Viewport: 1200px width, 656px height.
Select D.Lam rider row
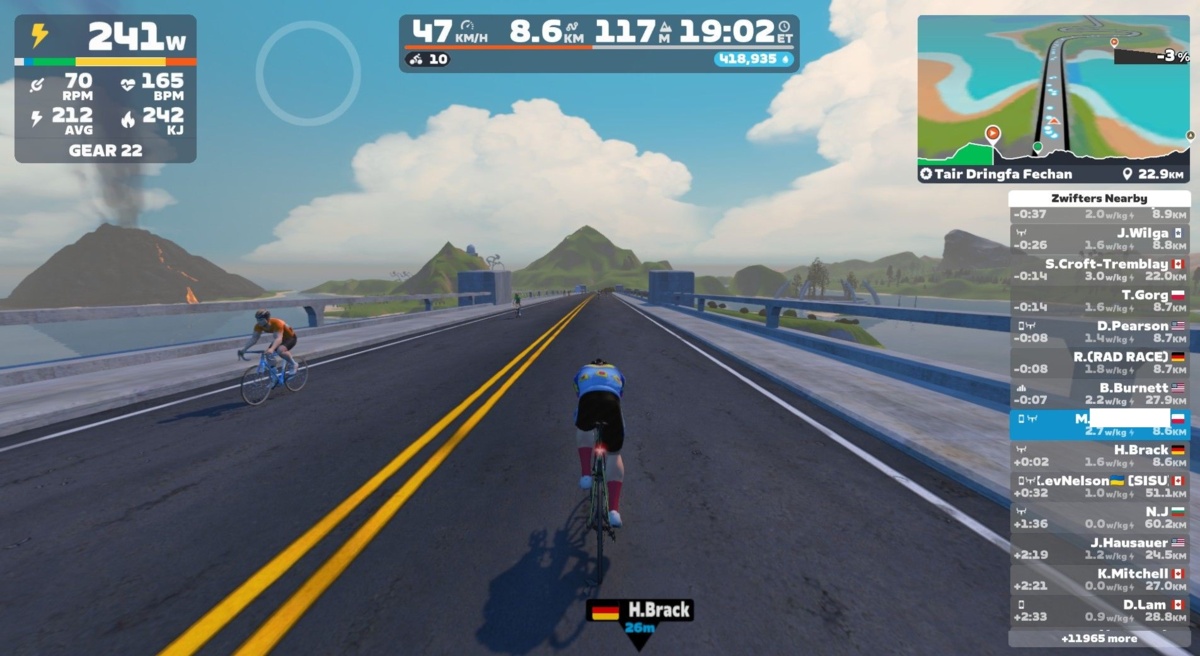pyautogui.click(x=1098, y=611)
